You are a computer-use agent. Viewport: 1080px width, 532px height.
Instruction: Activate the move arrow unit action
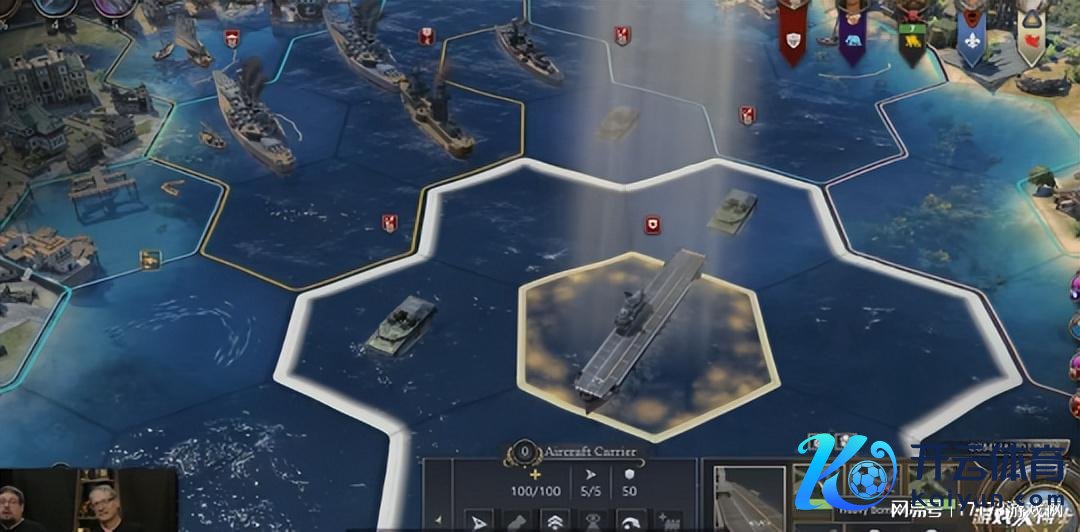[x=479, y=521]
